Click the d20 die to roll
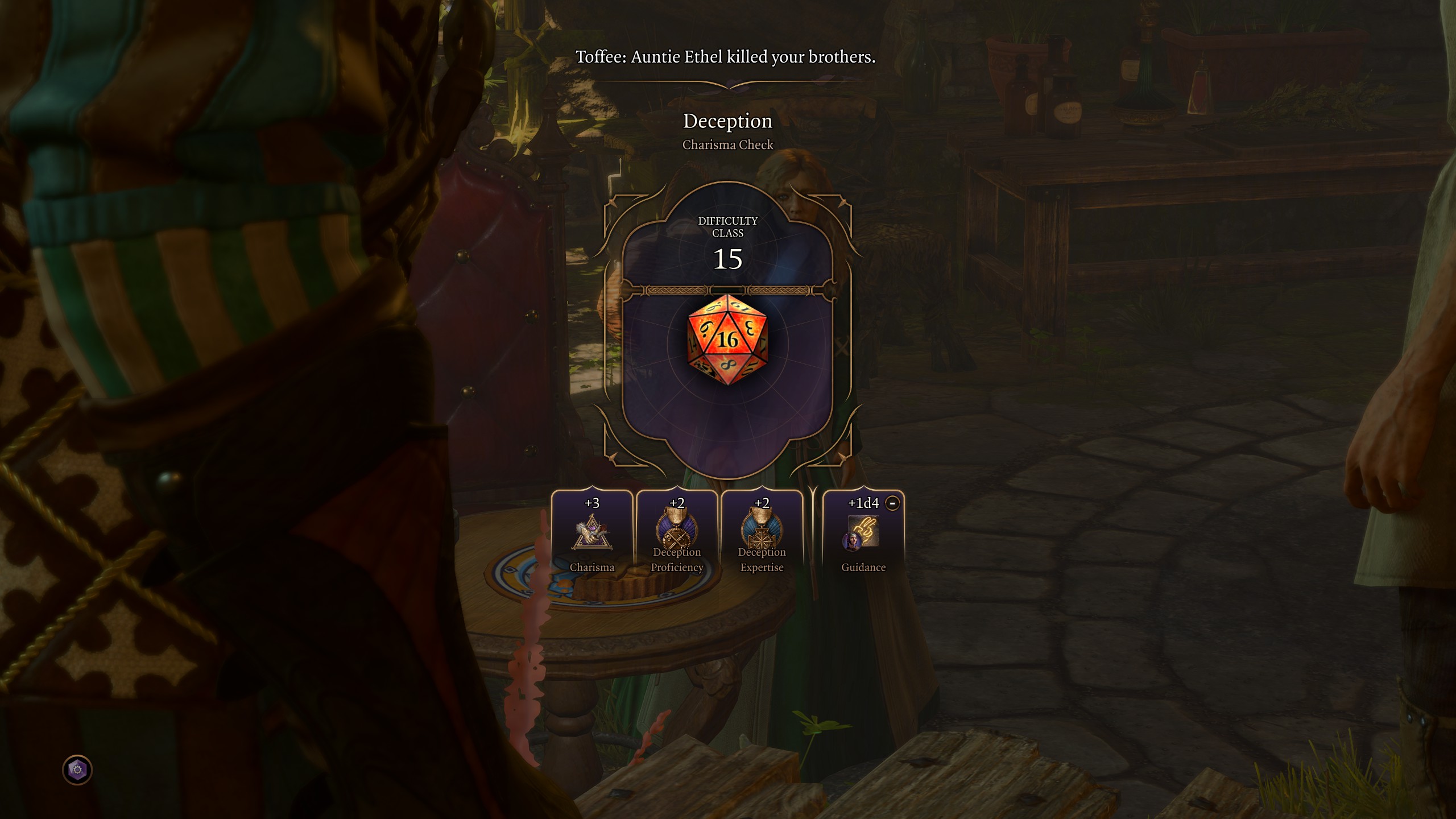The height and width of the screenshot is (819, 1456). coord(727,340)
